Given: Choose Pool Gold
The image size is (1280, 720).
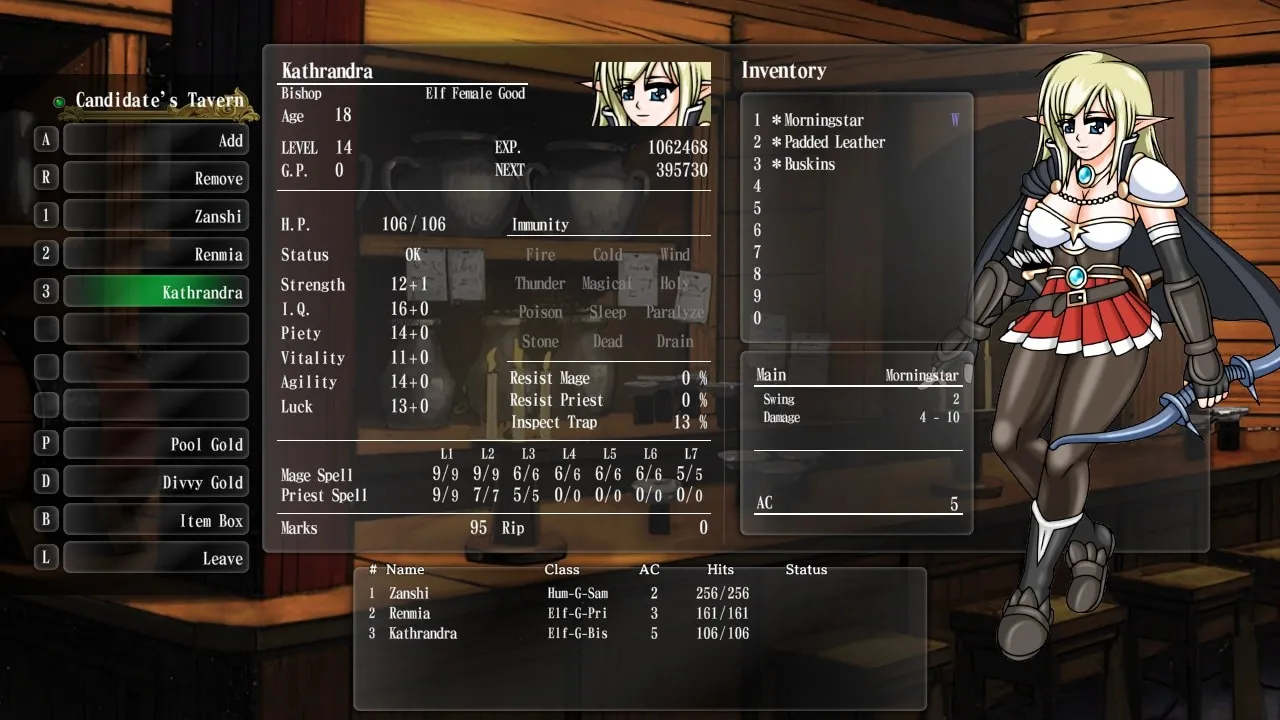Looking at the screenshot, I should (x=156, y=444).
